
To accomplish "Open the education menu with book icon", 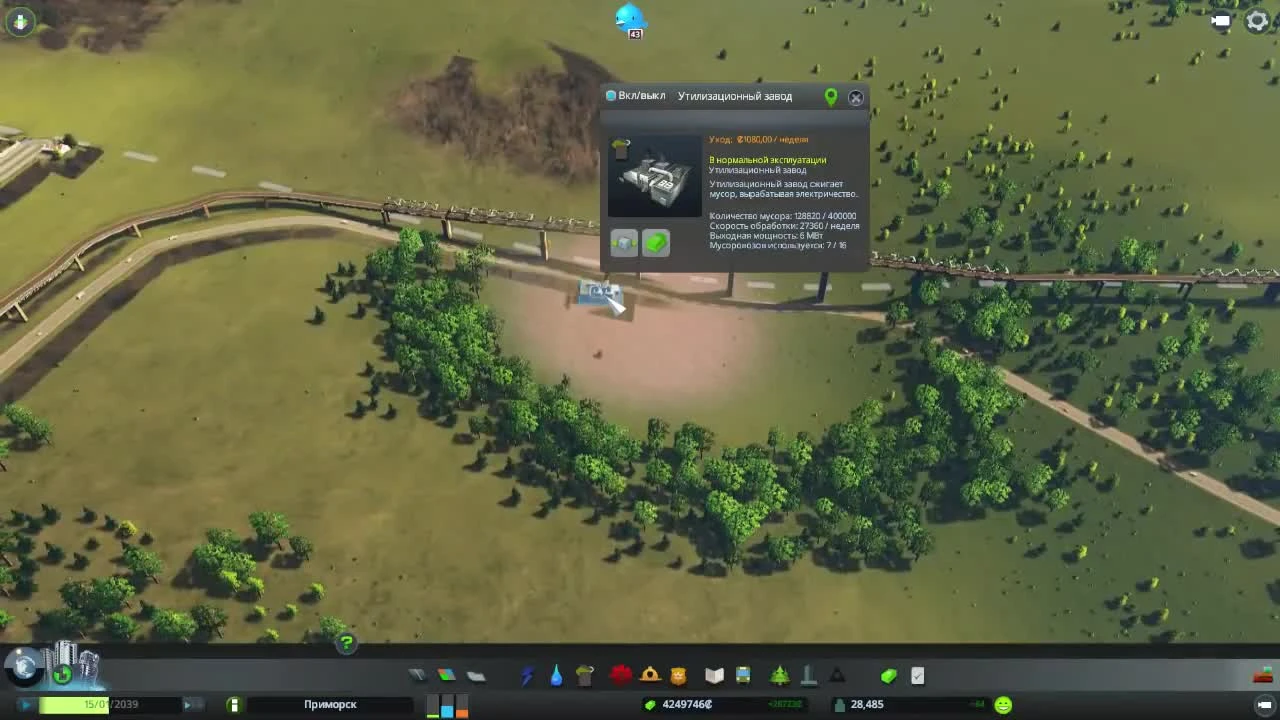I will pyautogui.click(x=712, y=676).
